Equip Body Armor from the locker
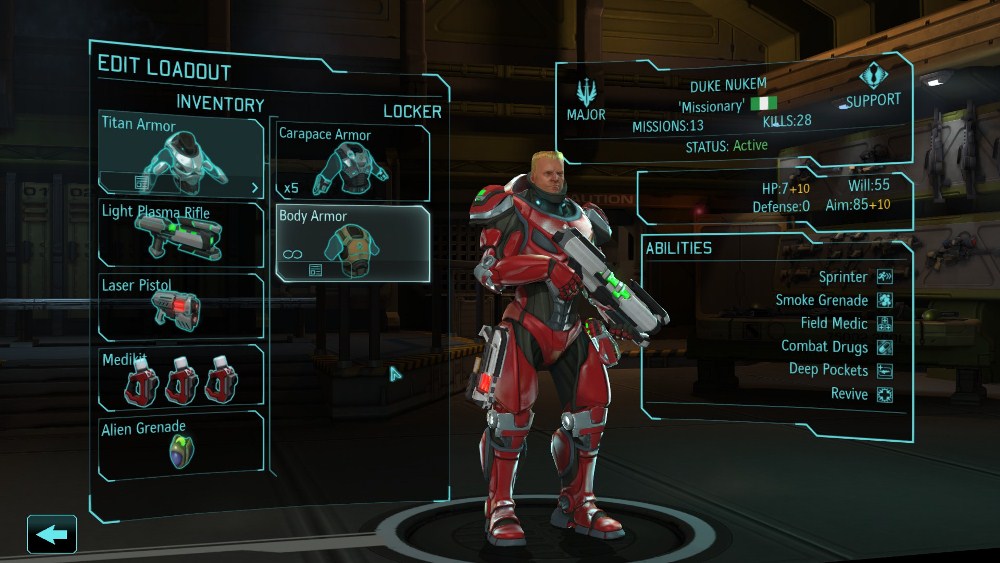 tap(353, 243)
